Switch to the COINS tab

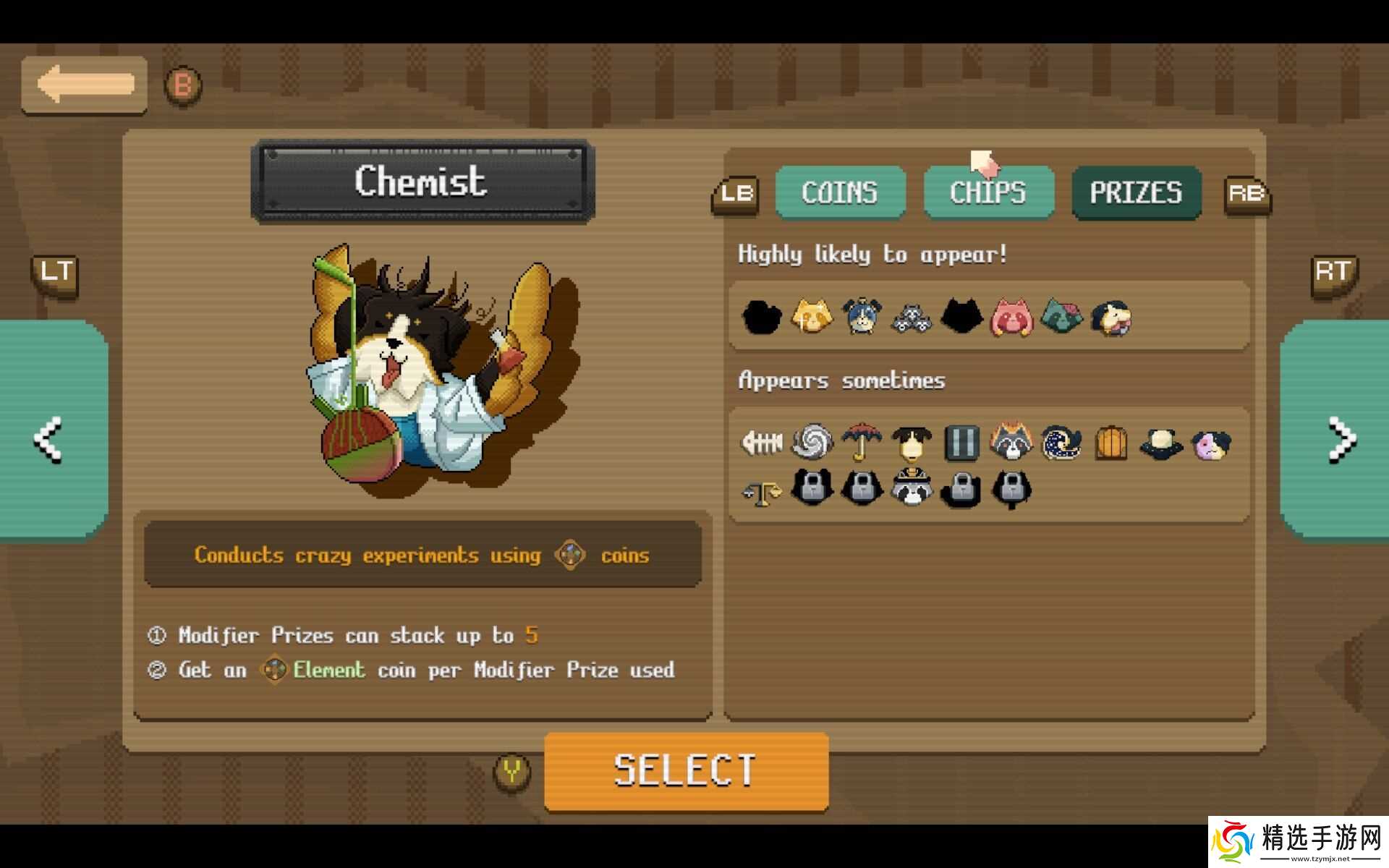tap(840, 192)
